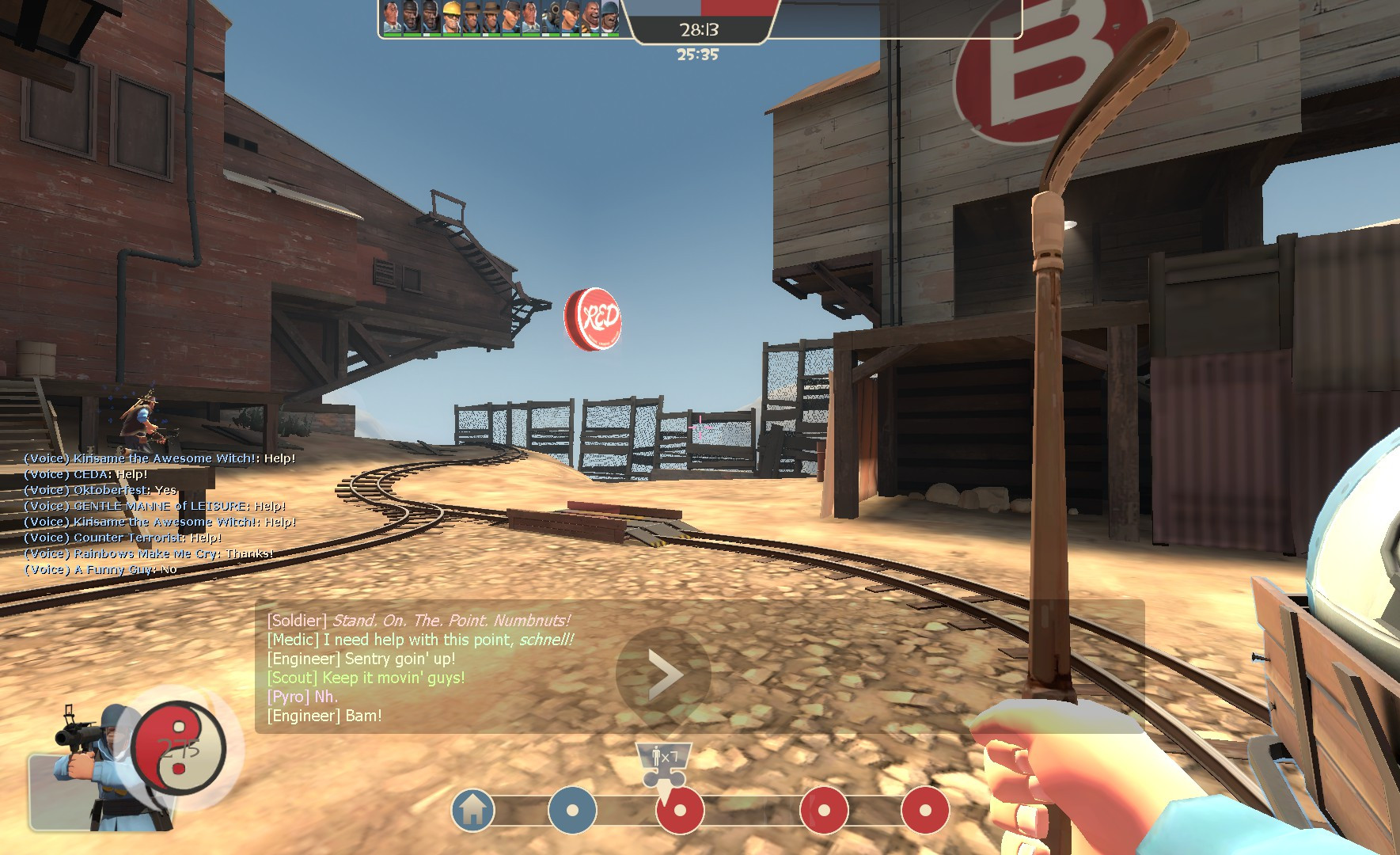The image size is (1400, 855).
Task: Click the 25:35 secondary timer below the clock
Action: click(696, 55)
